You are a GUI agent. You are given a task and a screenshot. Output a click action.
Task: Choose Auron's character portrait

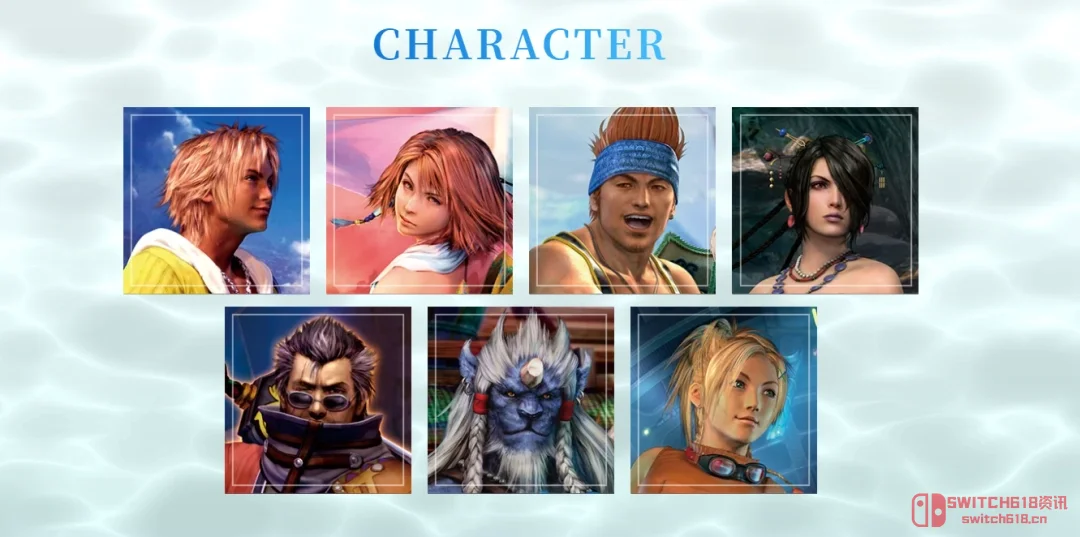(318, 400)
